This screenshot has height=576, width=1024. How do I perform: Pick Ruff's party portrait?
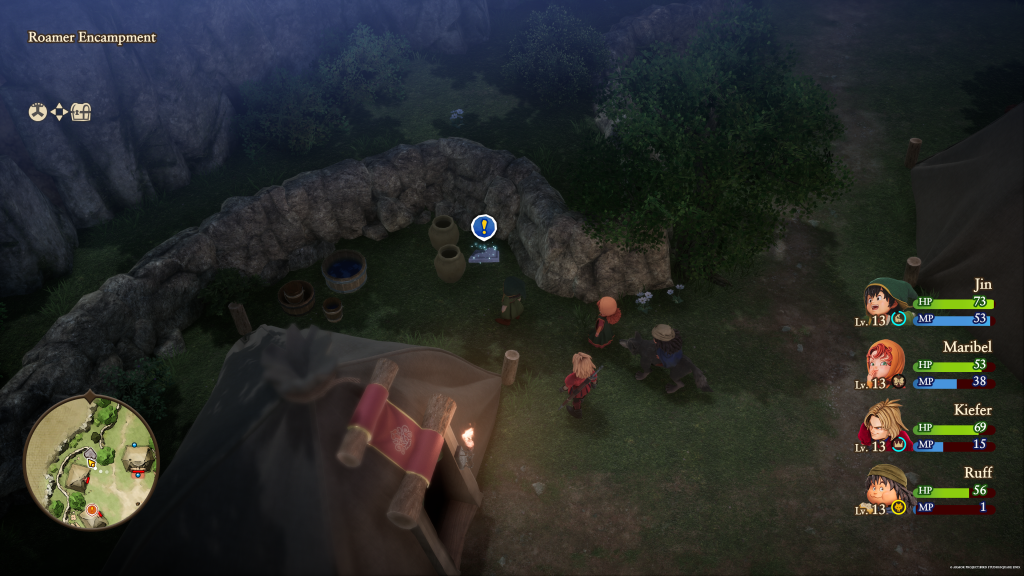[883, 490]
